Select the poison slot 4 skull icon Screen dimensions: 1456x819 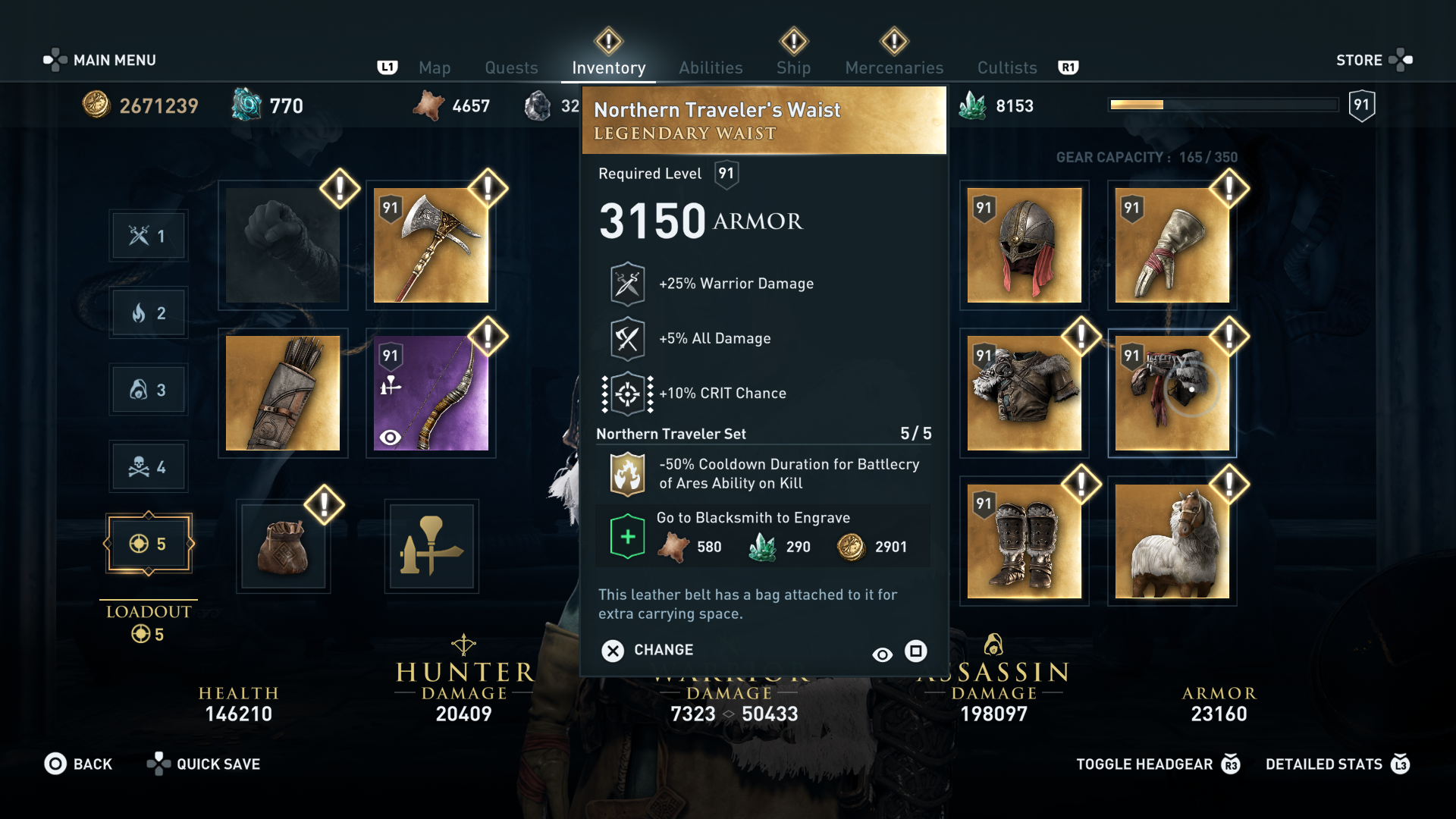[149, 466]
